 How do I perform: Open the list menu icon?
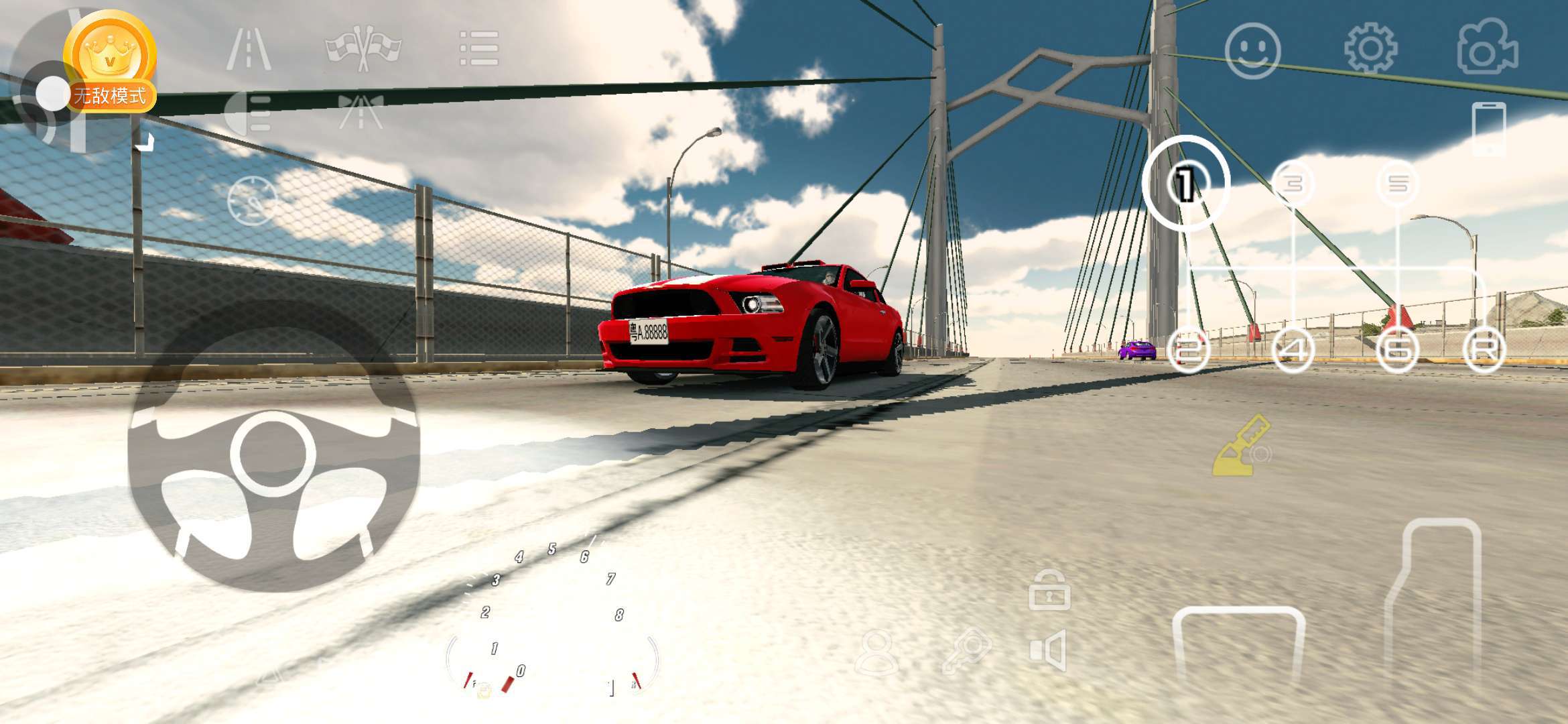click(x=479, y=48)
